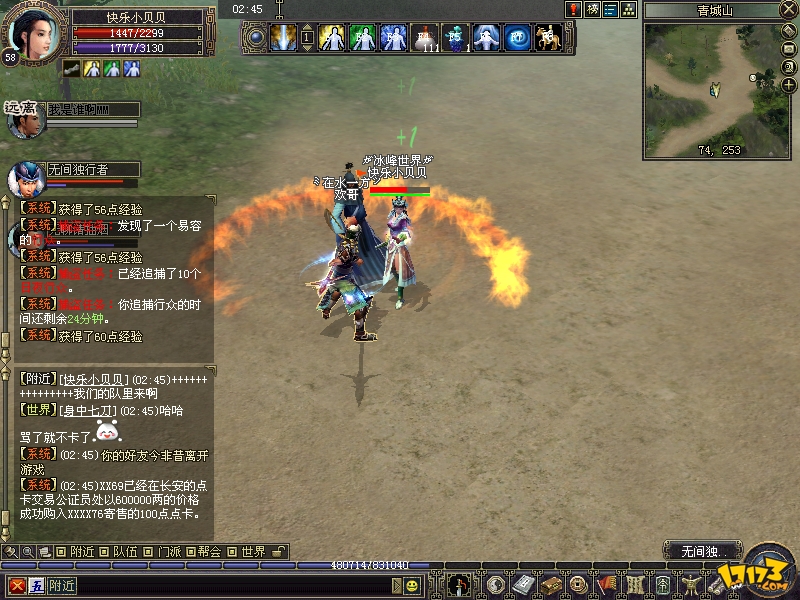
Task: Use the blue grape item in hotbar
Action: point(455,38)
